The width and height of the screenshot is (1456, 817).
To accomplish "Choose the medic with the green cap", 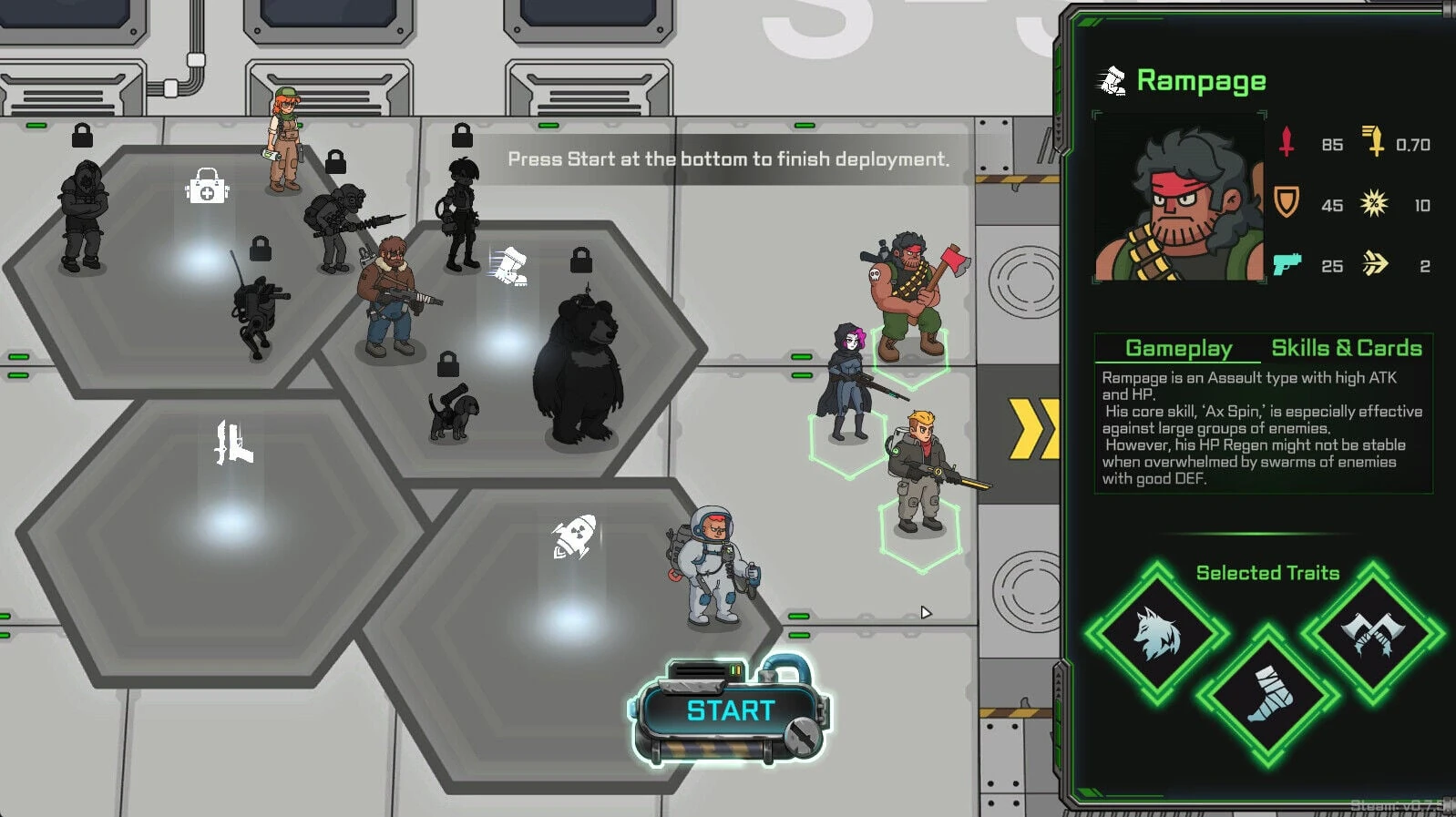I will point(284,140).
